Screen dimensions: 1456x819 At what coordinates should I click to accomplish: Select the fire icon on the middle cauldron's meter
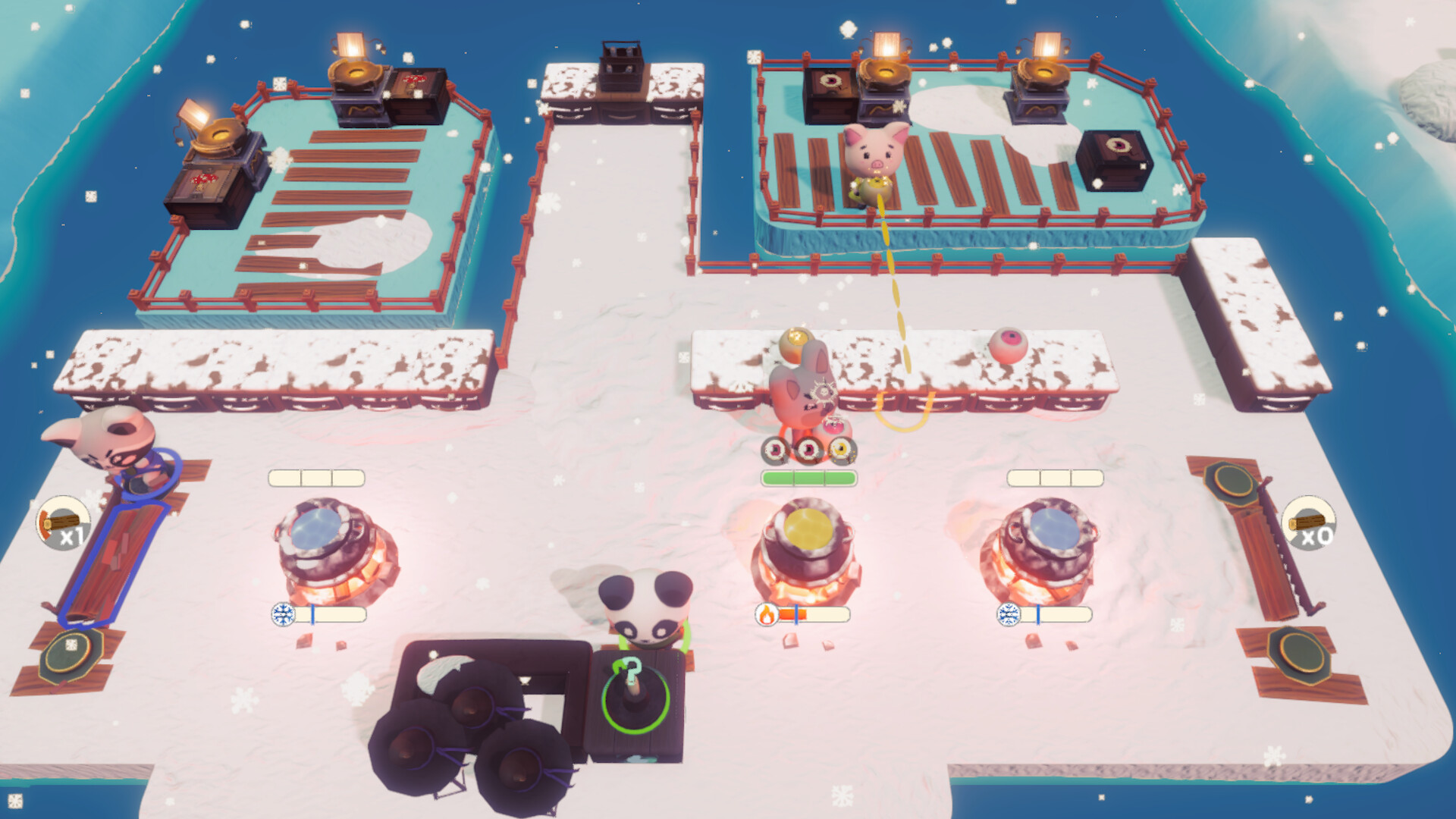tap(765, 616)
